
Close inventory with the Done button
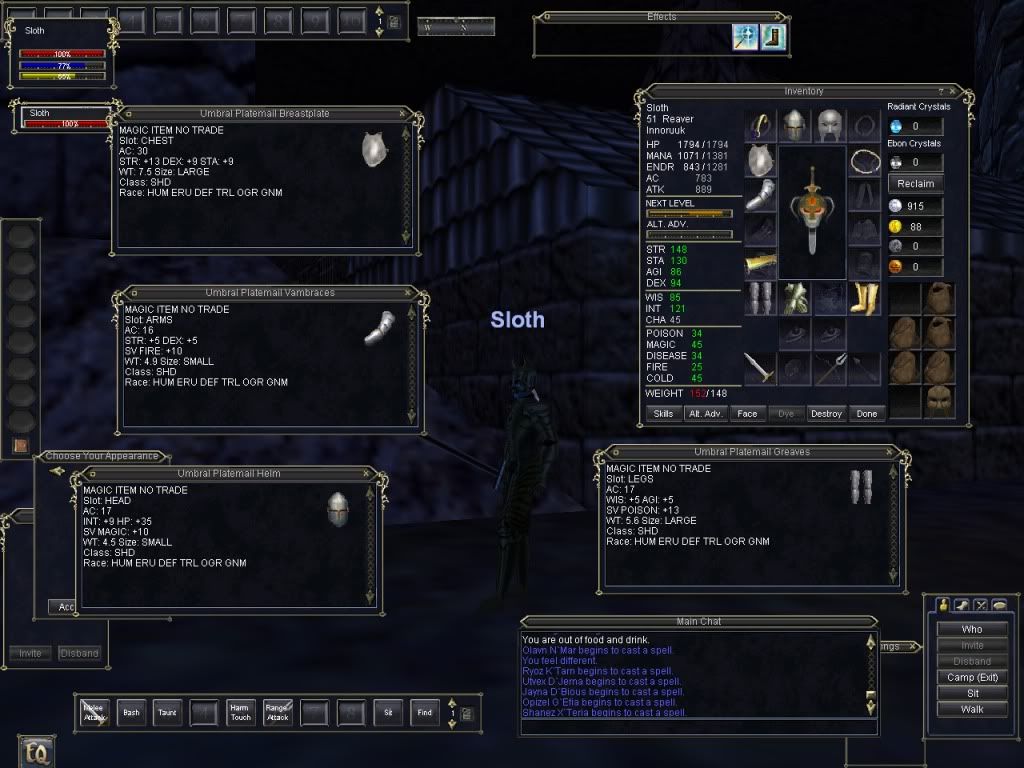[866, 413]
